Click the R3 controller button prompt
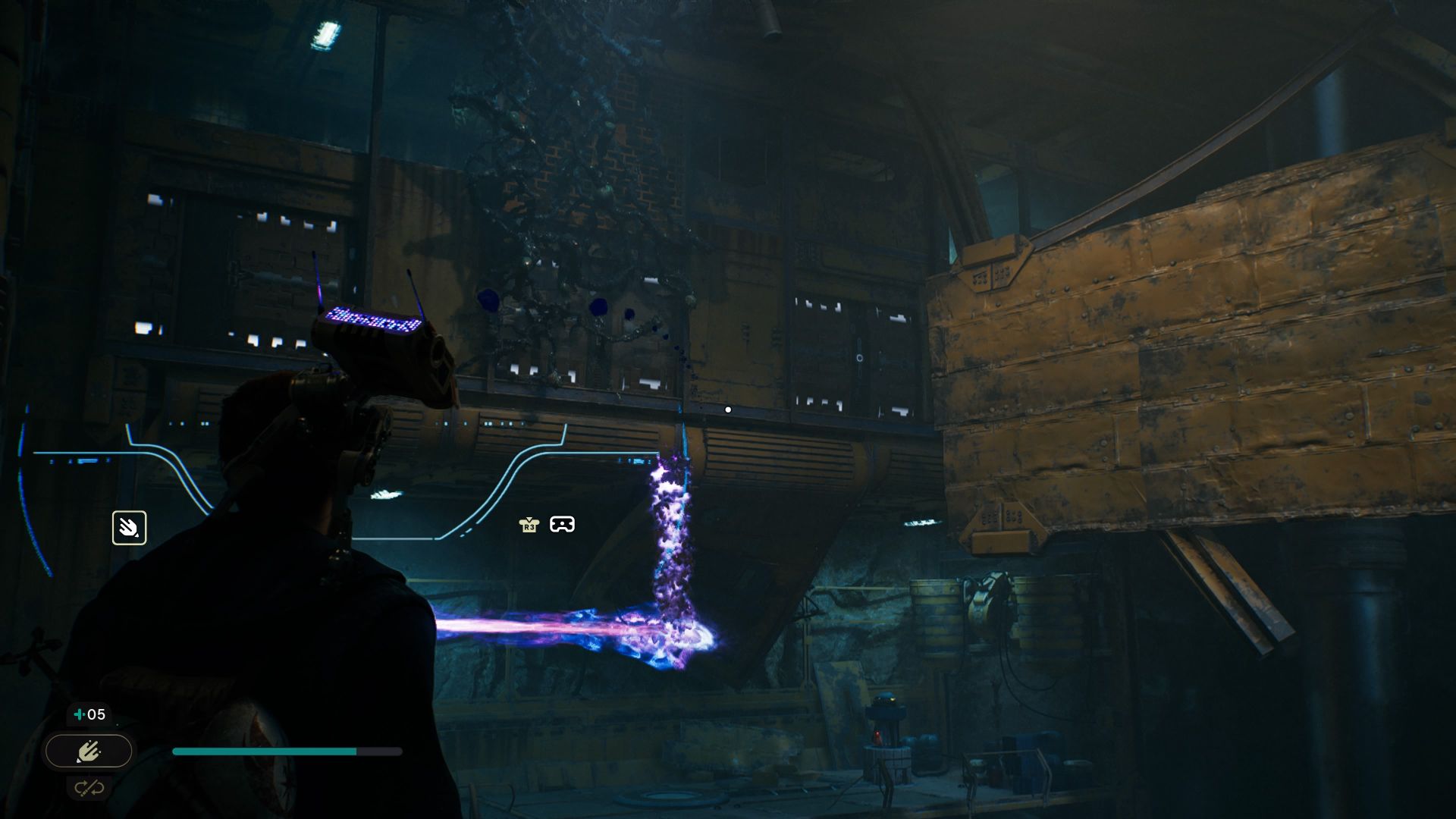Screen dimensions: 1456x819 pyautogui.click(x=529, y=523)
